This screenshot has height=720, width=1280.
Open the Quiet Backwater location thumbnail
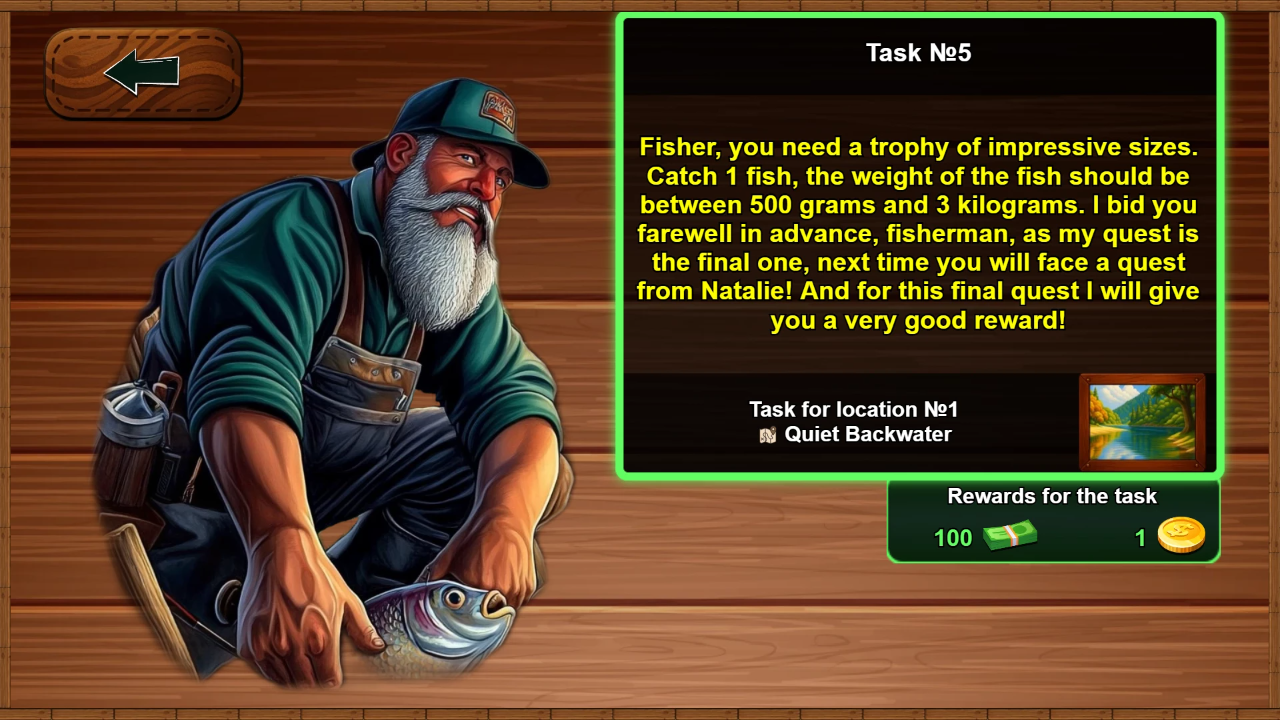1141,420
